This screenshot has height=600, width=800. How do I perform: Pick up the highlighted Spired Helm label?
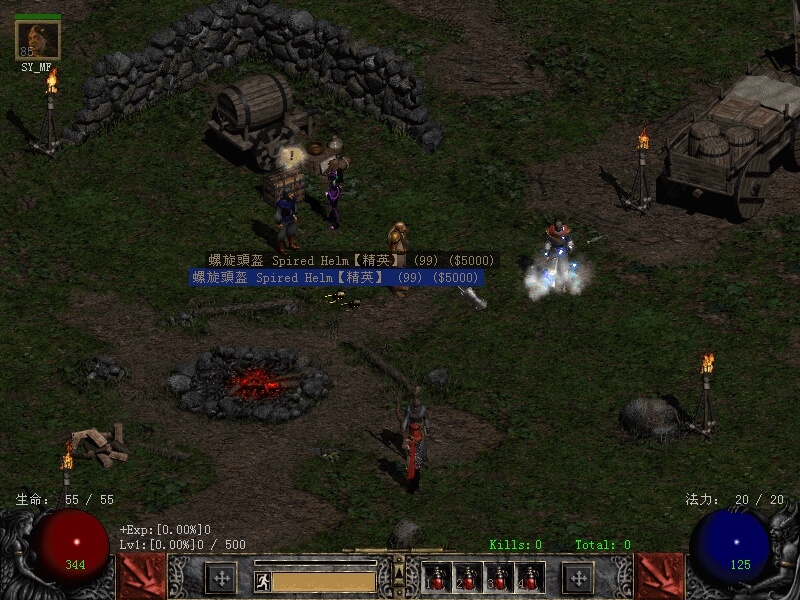[x=337, y=277]
